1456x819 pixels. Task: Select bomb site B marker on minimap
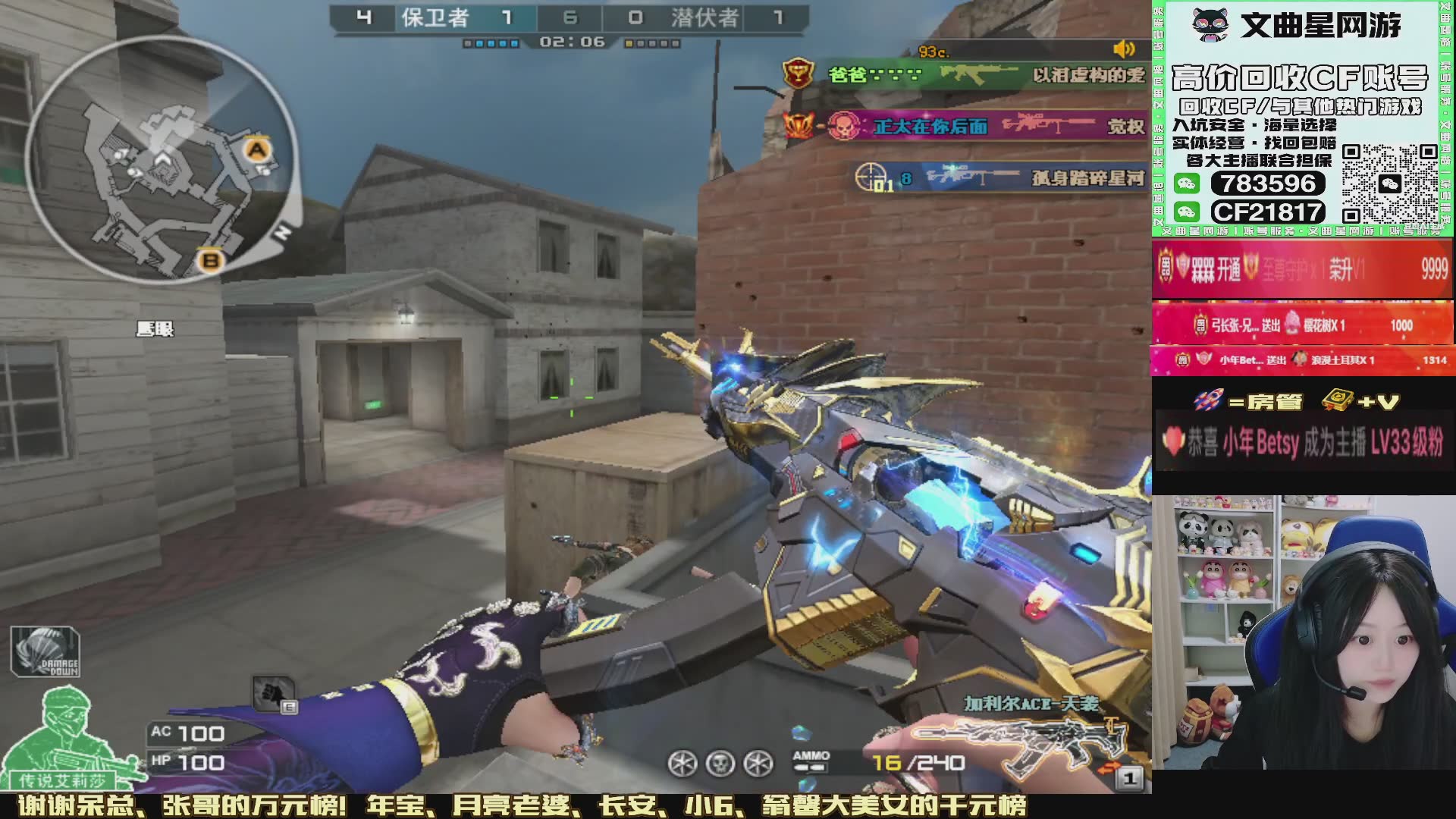point(210,261)
